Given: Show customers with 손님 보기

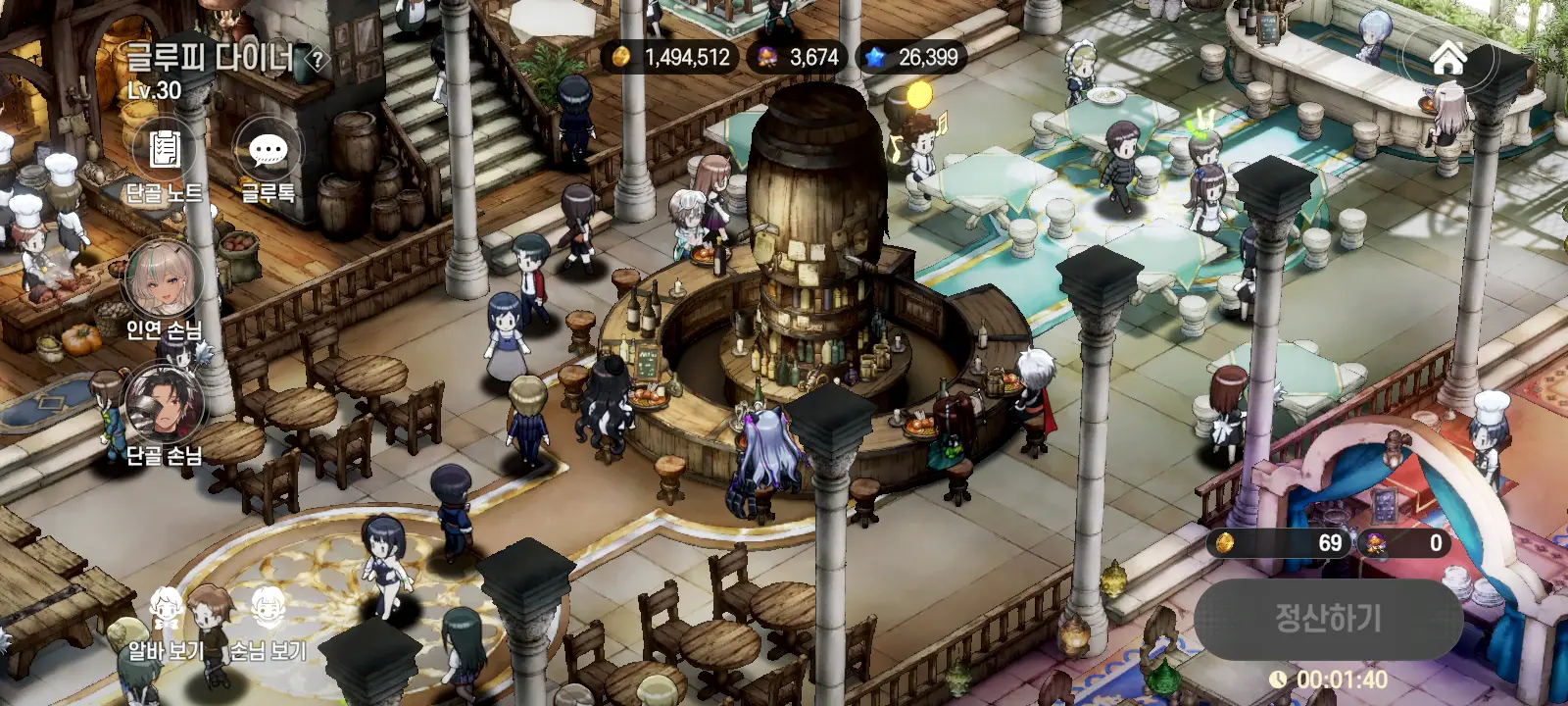Looking at the screenshot, I should click(x=268, y=613).
